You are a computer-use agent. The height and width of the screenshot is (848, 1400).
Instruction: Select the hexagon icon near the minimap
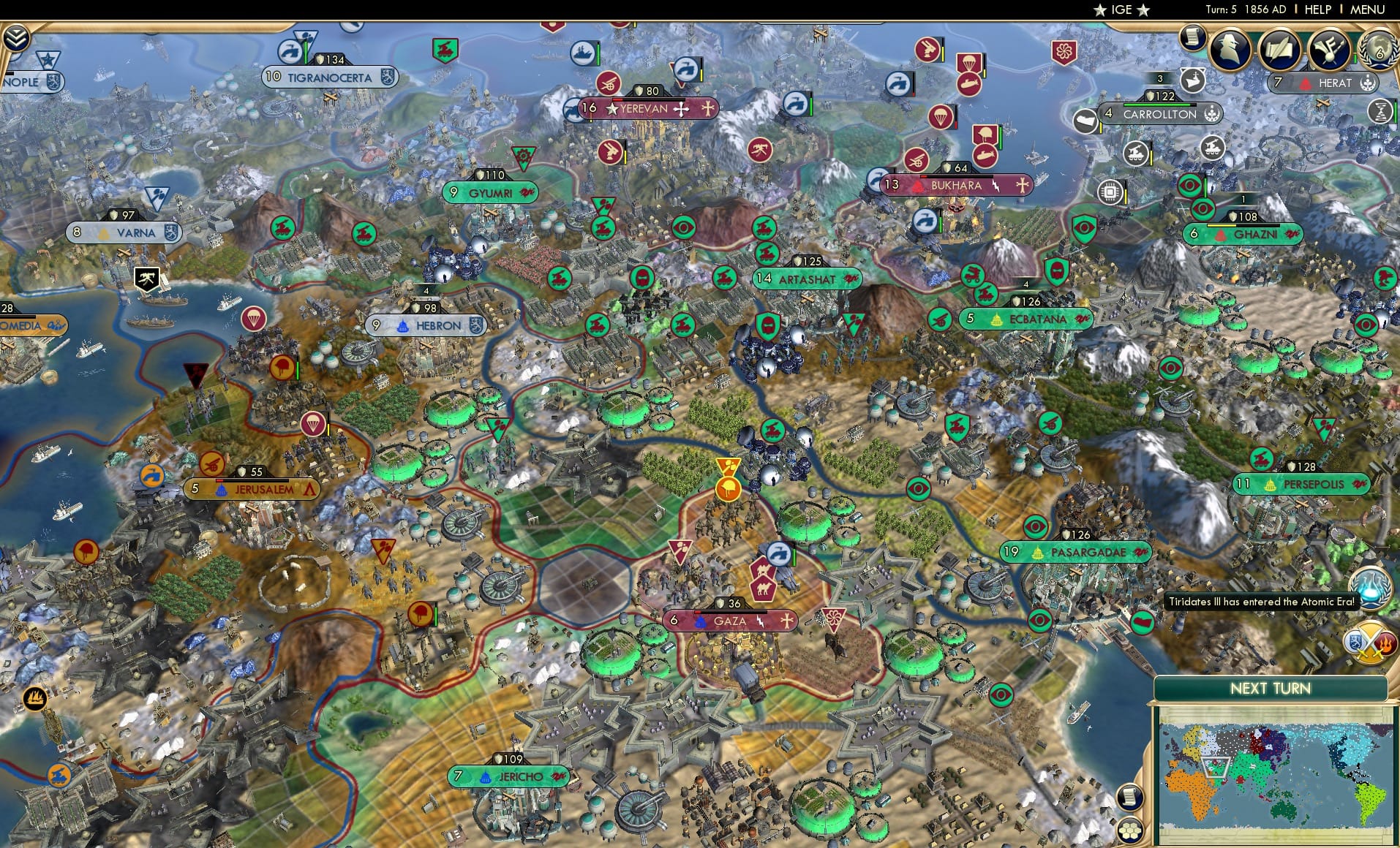click(x=1130, y=831)
